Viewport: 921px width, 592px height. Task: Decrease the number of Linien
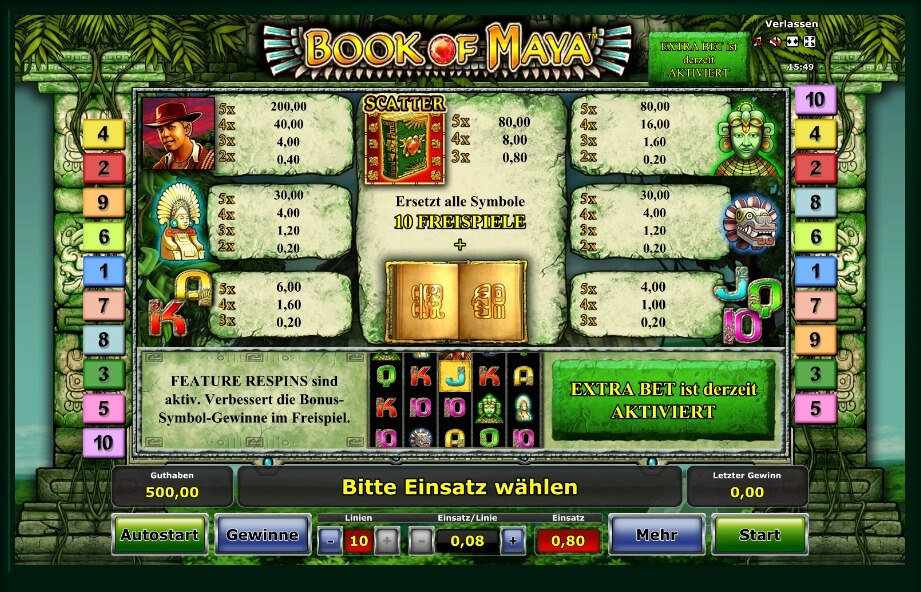point(330,541)
